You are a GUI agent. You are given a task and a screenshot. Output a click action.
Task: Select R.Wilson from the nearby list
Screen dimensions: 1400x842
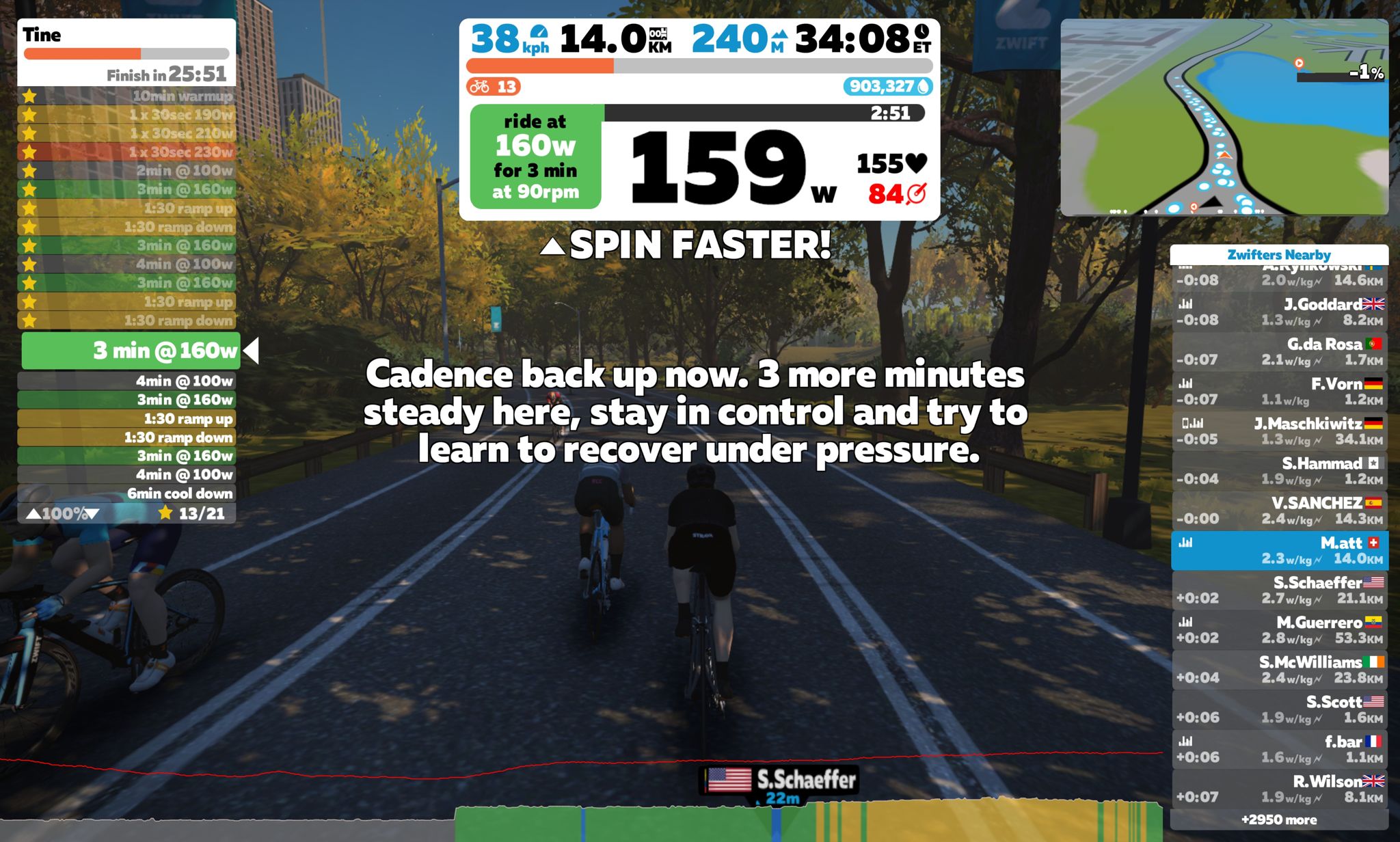pyautogui.click(x=1279, y=789)
